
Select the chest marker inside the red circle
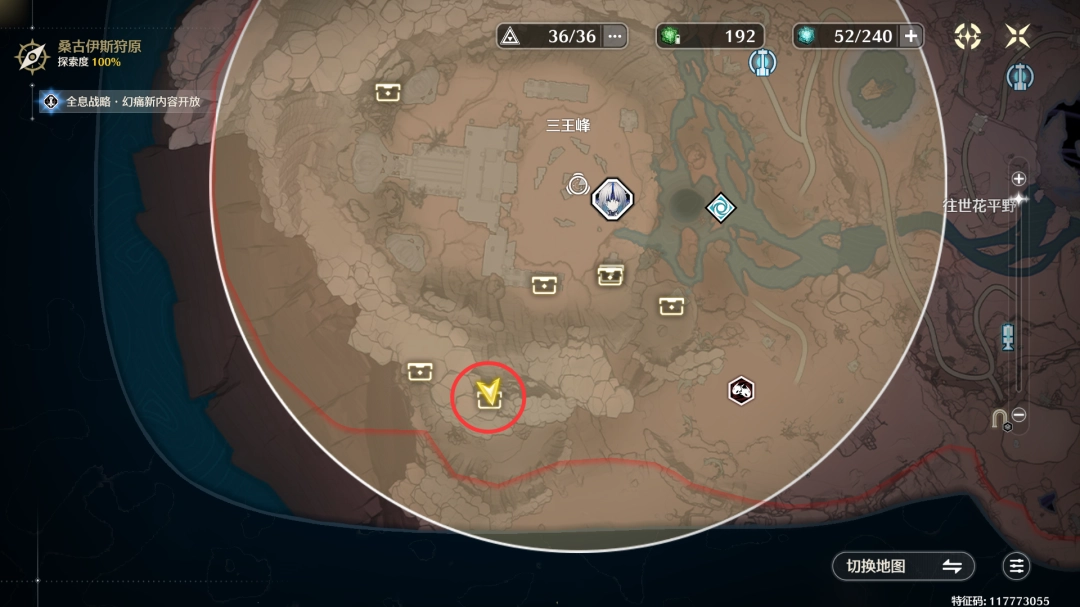(489, 399)
